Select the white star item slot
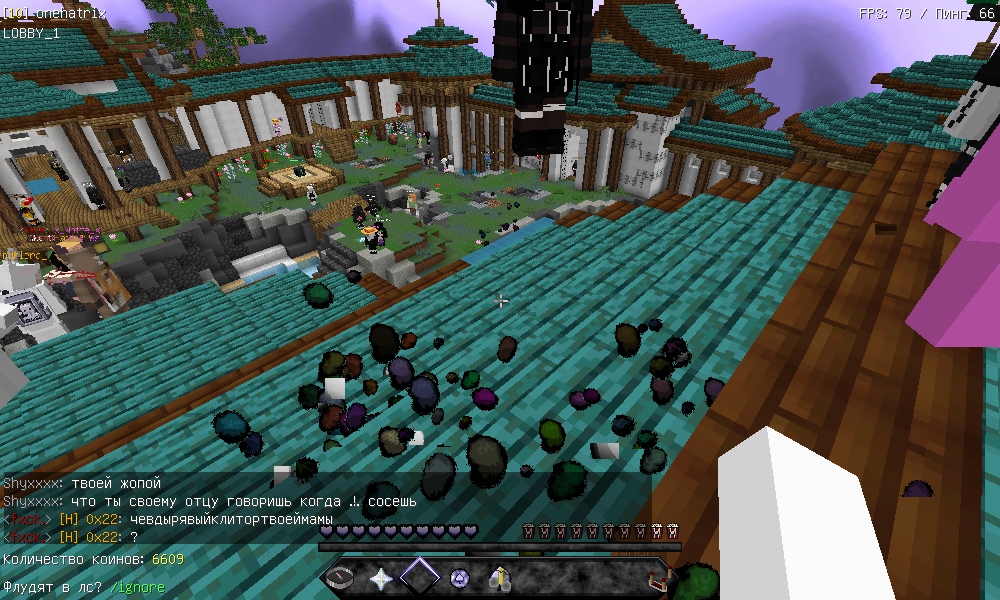 (380, 577)
